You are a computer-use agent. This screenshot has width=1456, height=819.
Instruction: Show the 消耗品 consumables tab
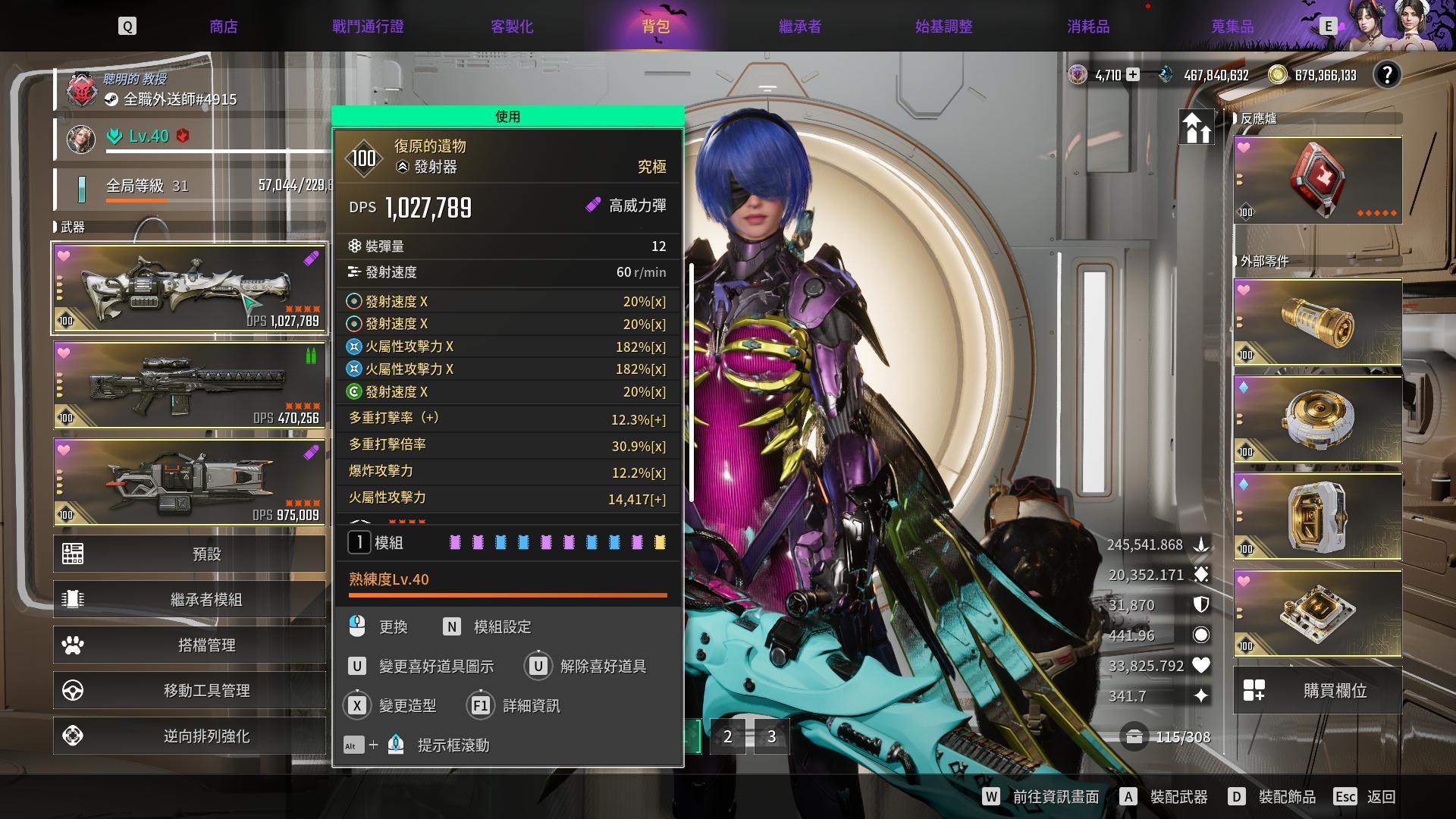pyautogui.click(x=1088, y=27)
